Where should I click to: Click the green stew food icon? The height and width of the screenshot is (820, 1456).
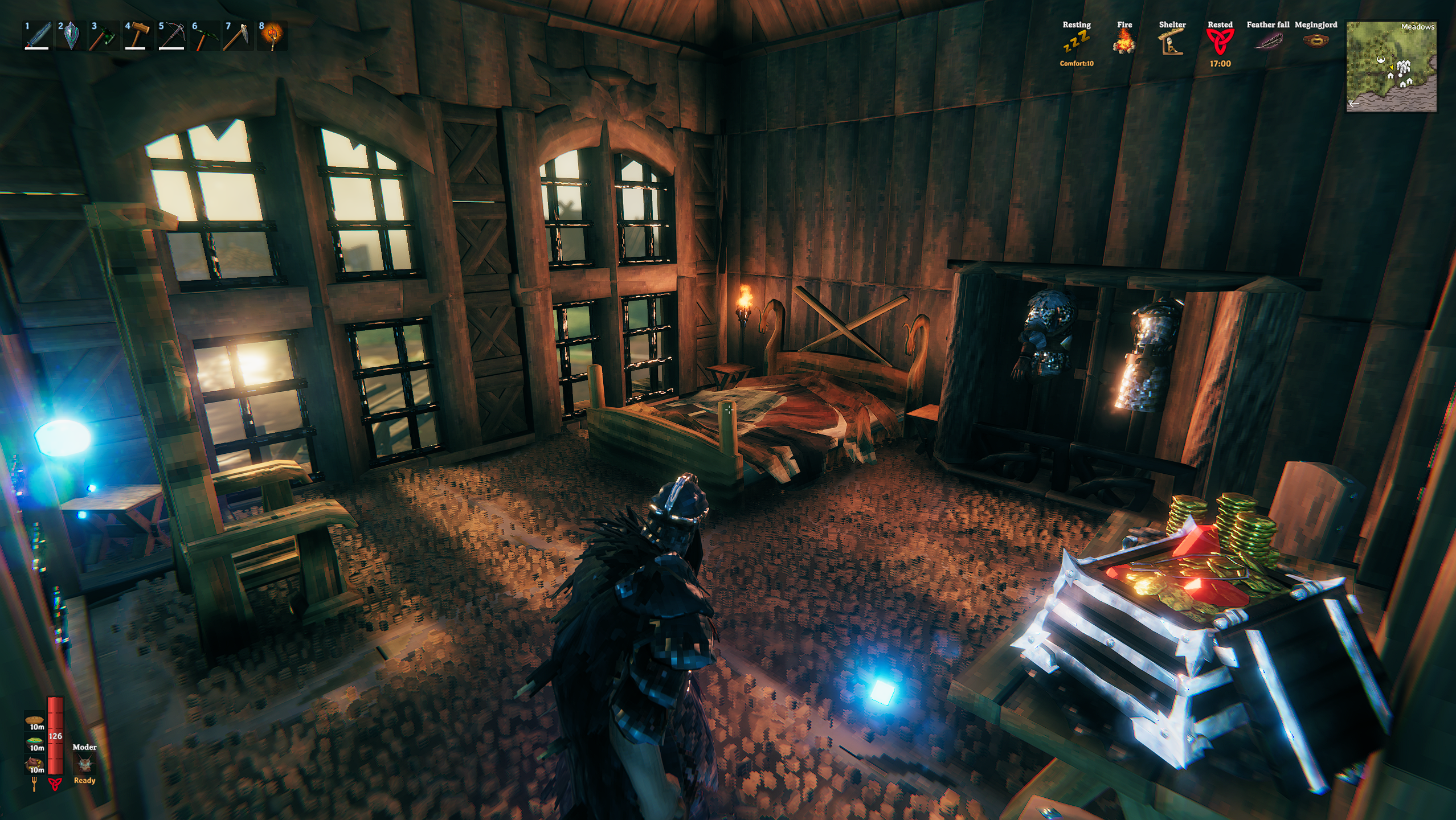click(x=35, y=743)
